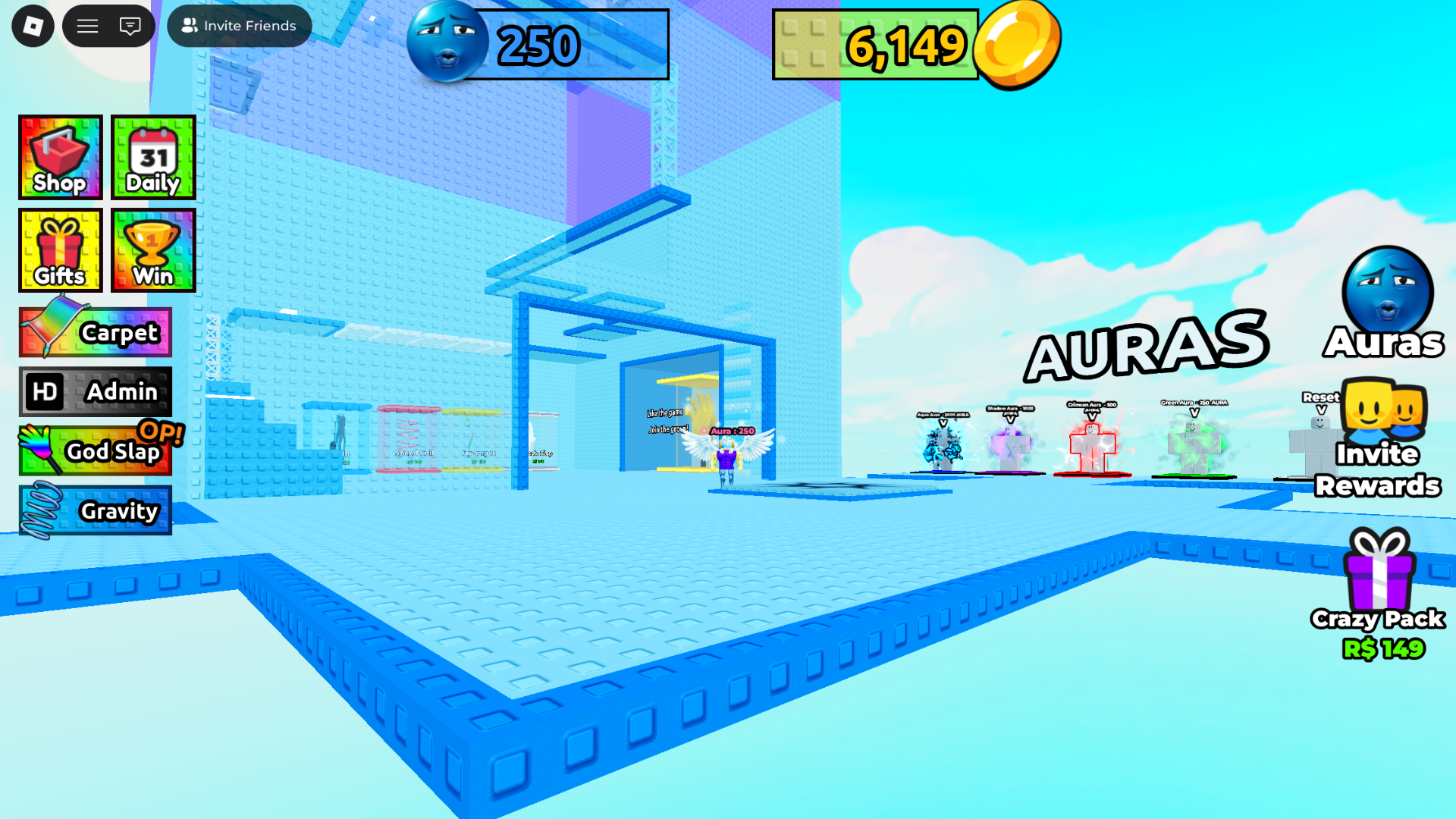Select the Green Aura - 250 stand
Viewport: 1456px width, 819px height.
pyautogui.click(x=1194, y=444)
